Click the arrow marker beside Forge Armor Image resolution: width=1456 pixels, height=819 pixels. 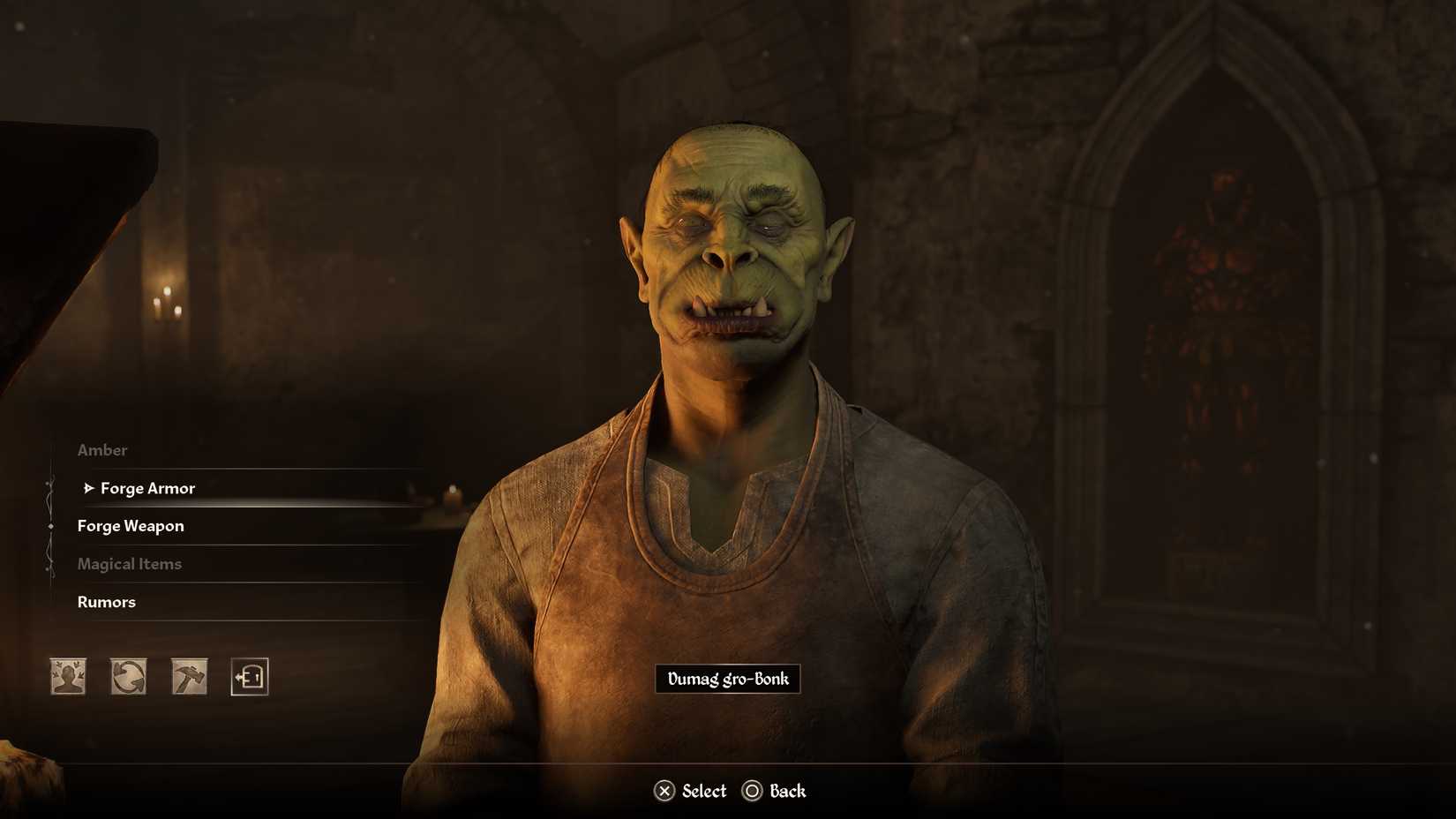point(88,486)
